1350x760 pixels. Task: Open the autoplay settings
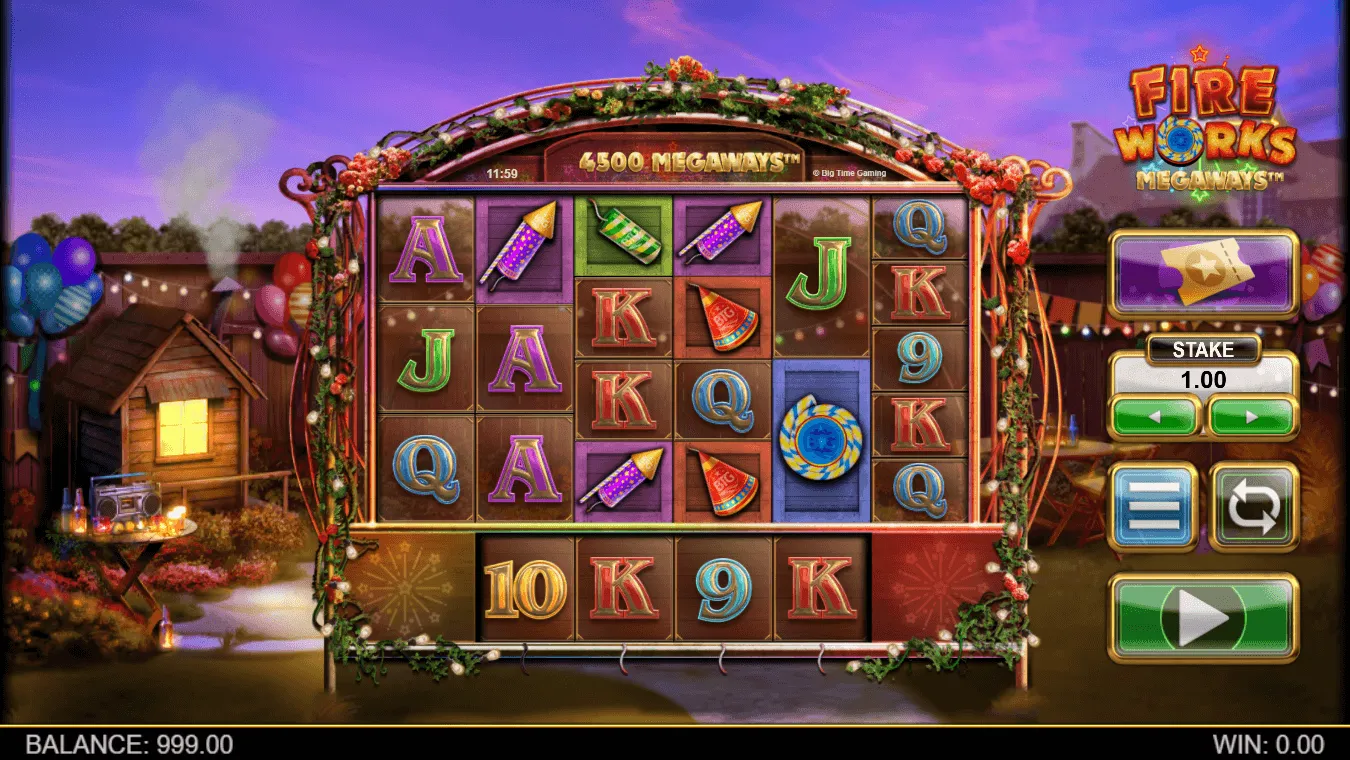coord(1254,507)
